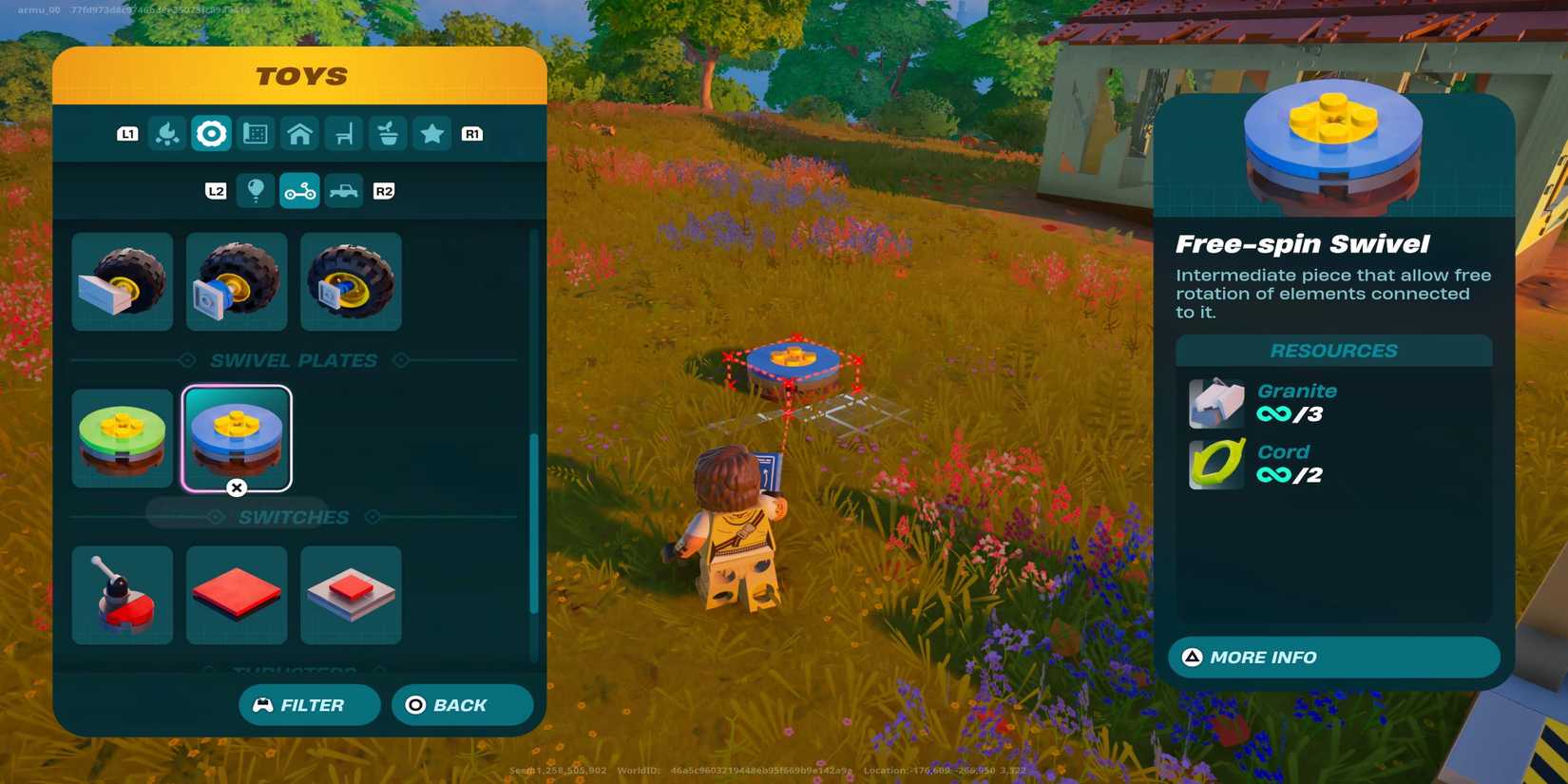This screenshot has height=784, width=1568.
Task: Select the Toys category gear icon
Action: [211, 133]
